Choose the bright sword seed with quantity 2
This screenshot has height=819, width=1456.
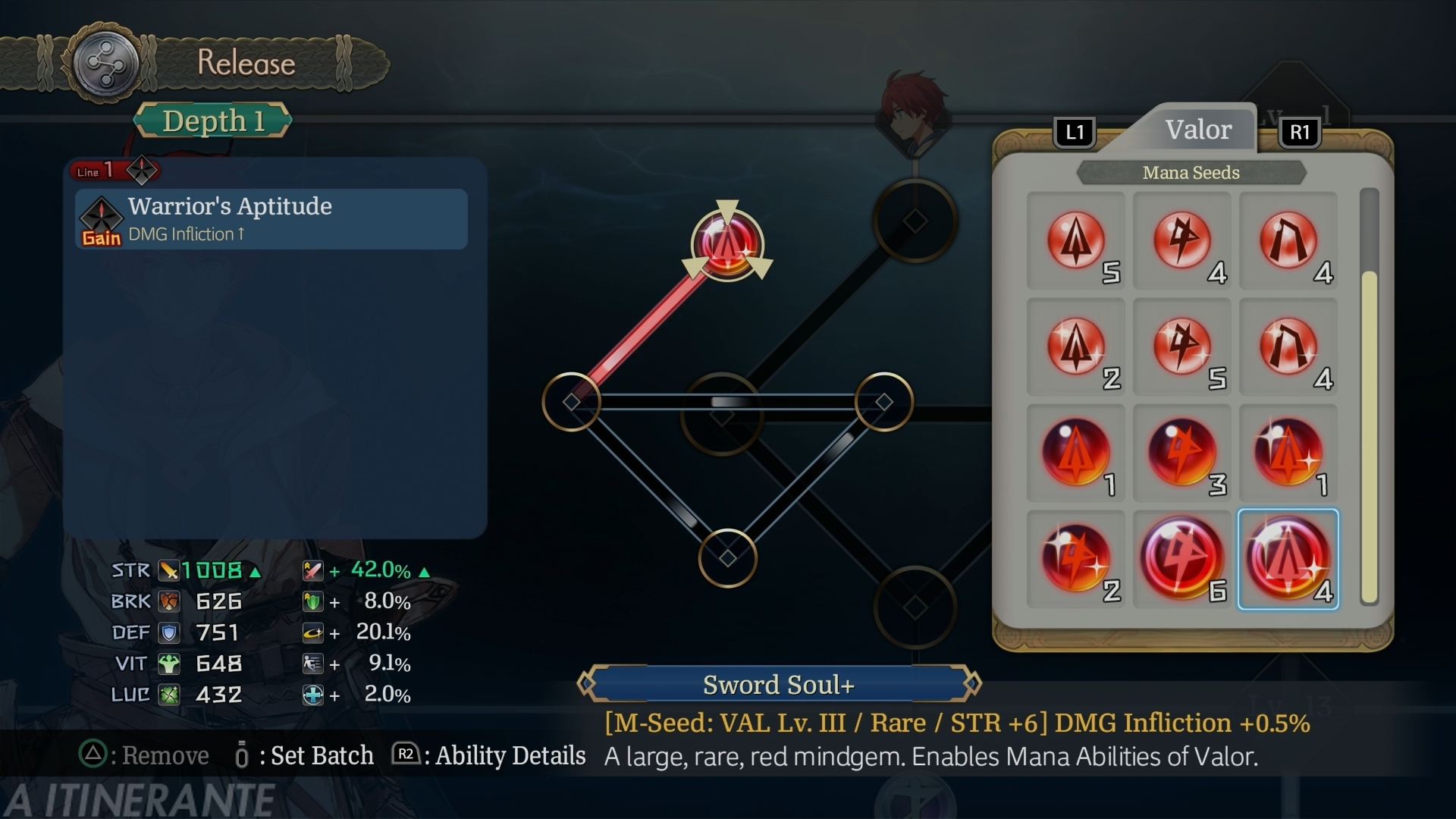[x=1075, y=347]
